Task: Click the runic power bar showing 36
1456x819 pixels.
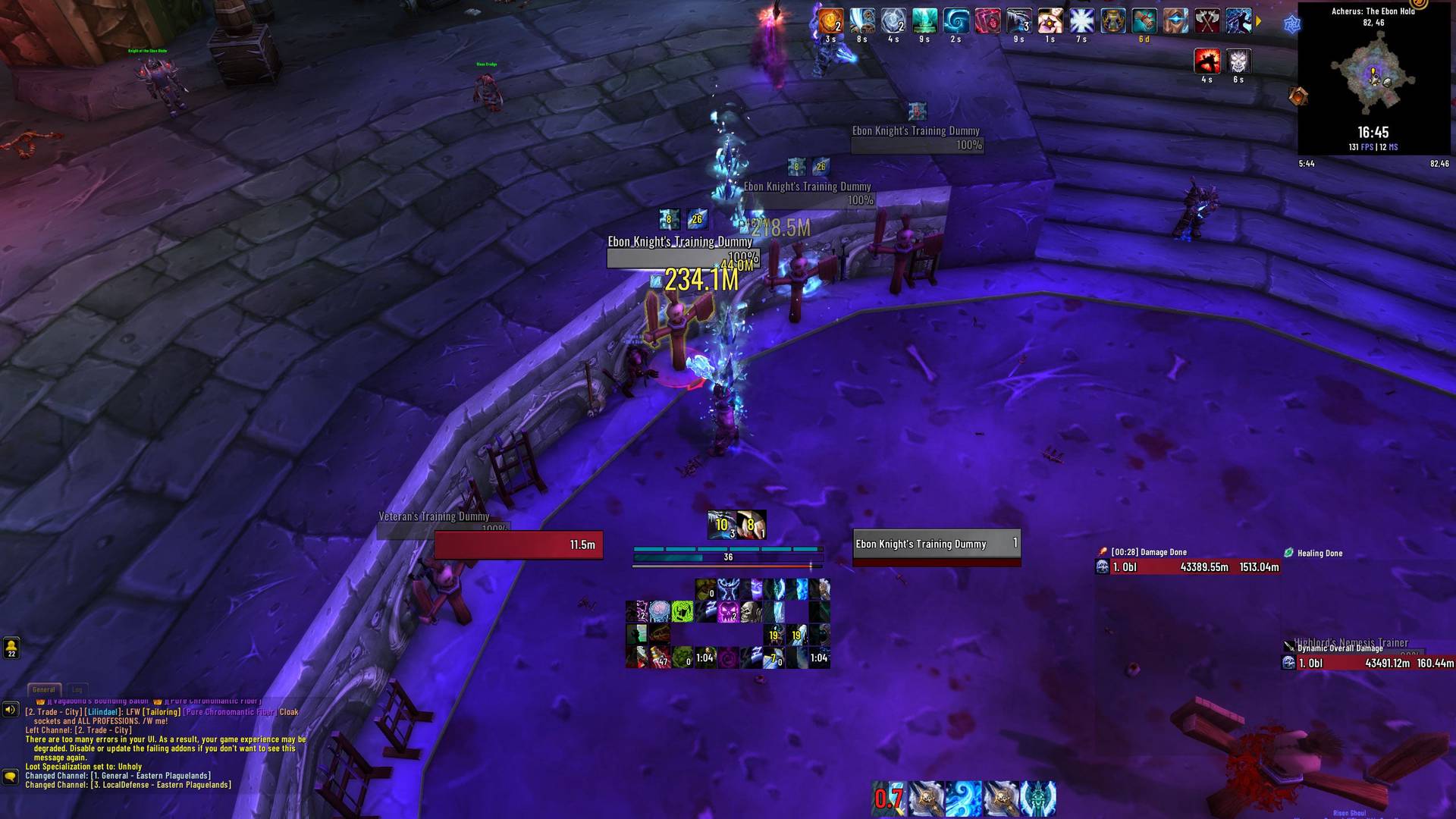Action: pos(729,557)
